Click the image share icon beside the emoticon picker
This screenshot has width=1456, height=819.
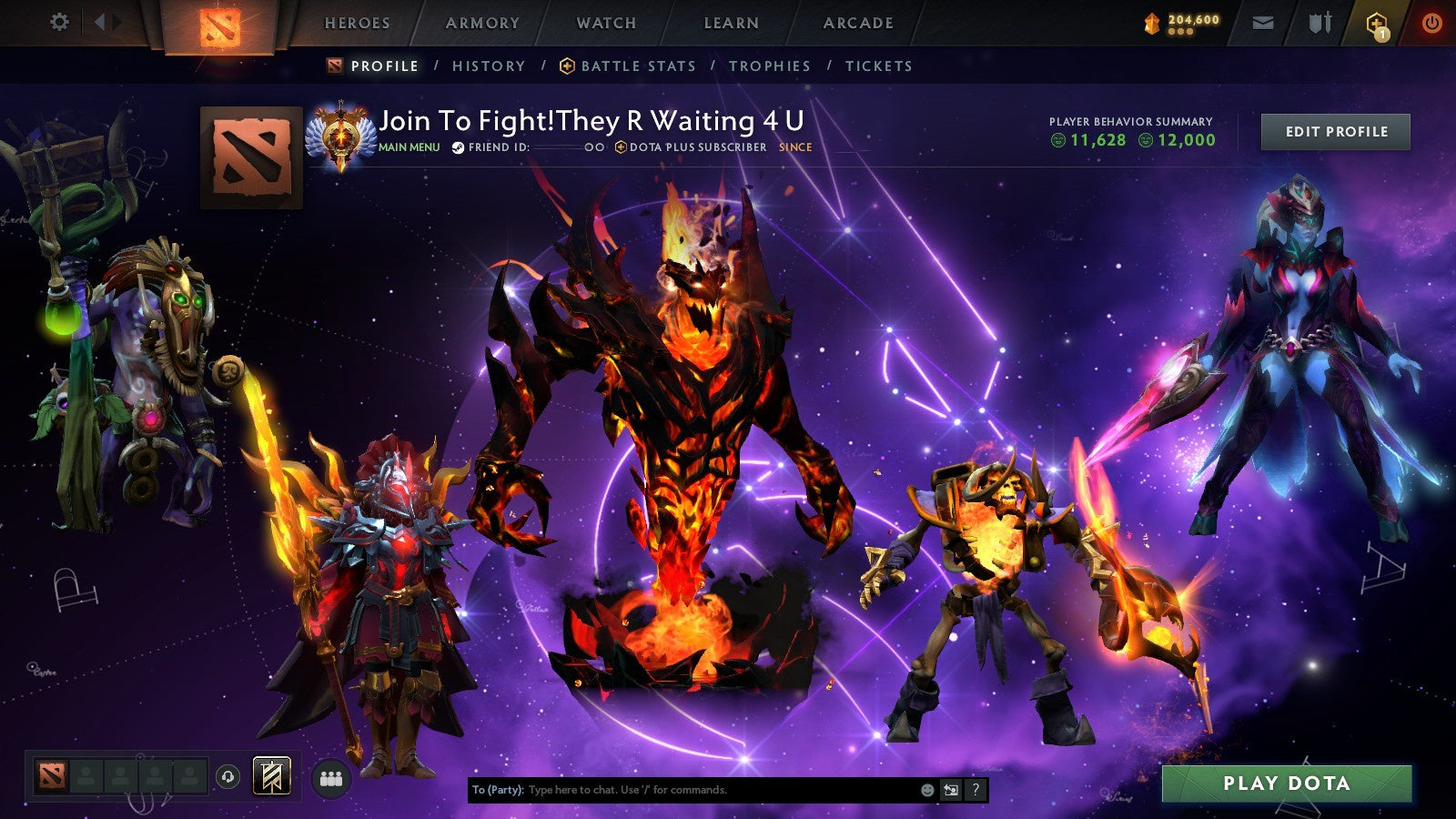(950, 790)
